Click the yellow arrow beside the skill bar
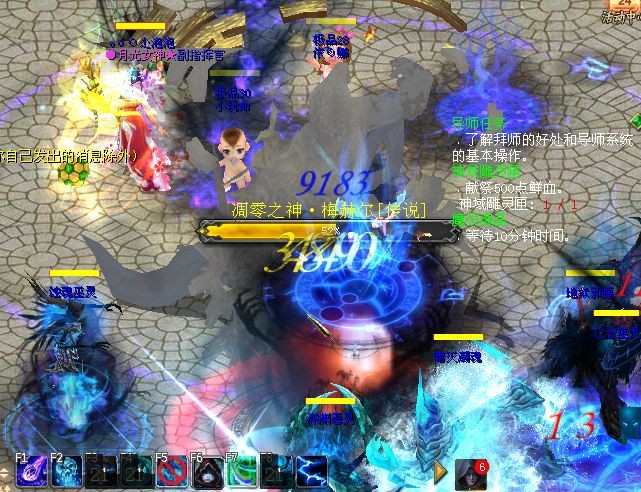This screenshot has width=641, height=492. pos(439,471)
